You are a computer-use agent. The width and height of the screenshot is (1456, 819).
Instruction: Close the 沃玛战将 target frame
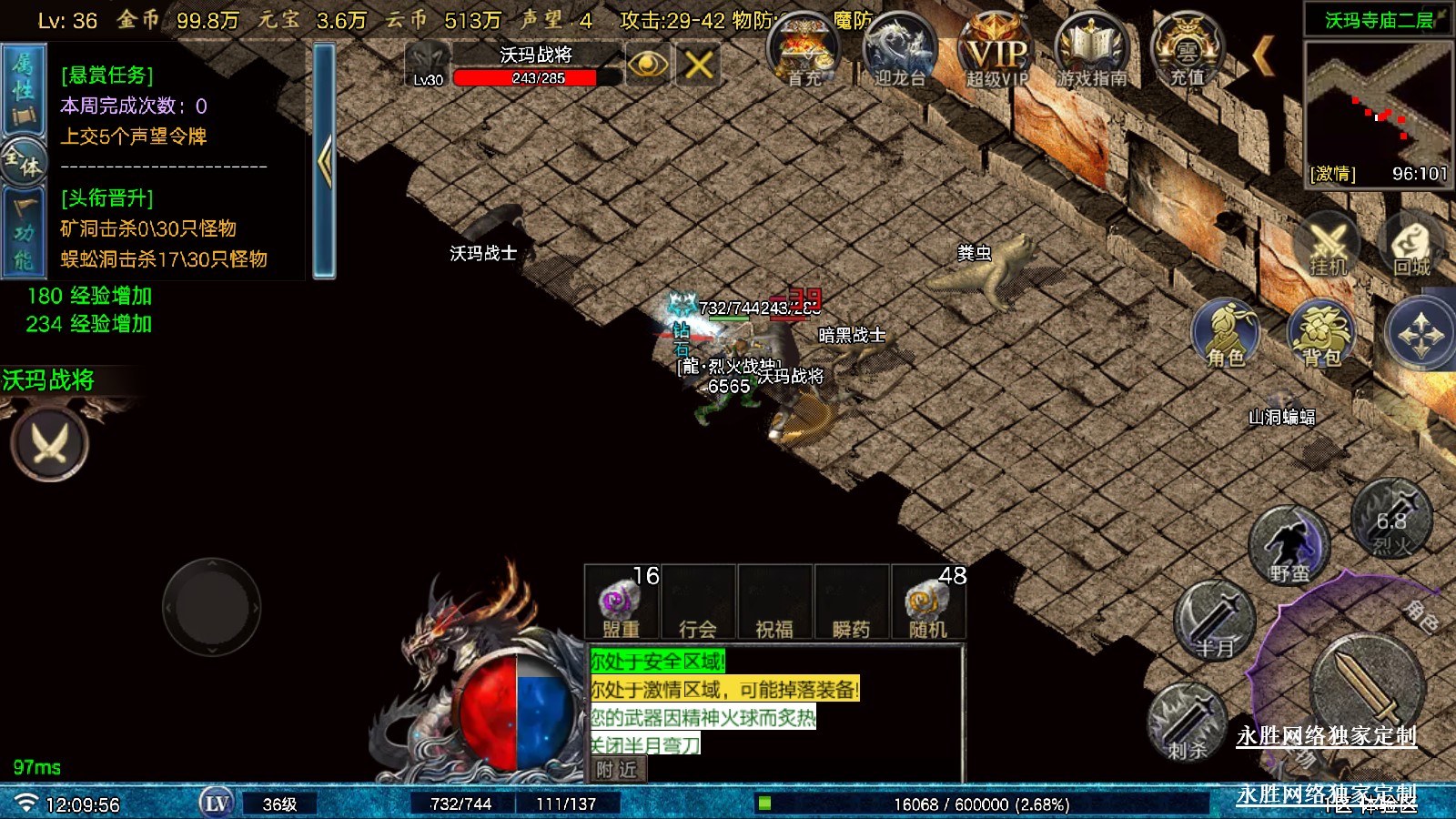tap(698, 66)
